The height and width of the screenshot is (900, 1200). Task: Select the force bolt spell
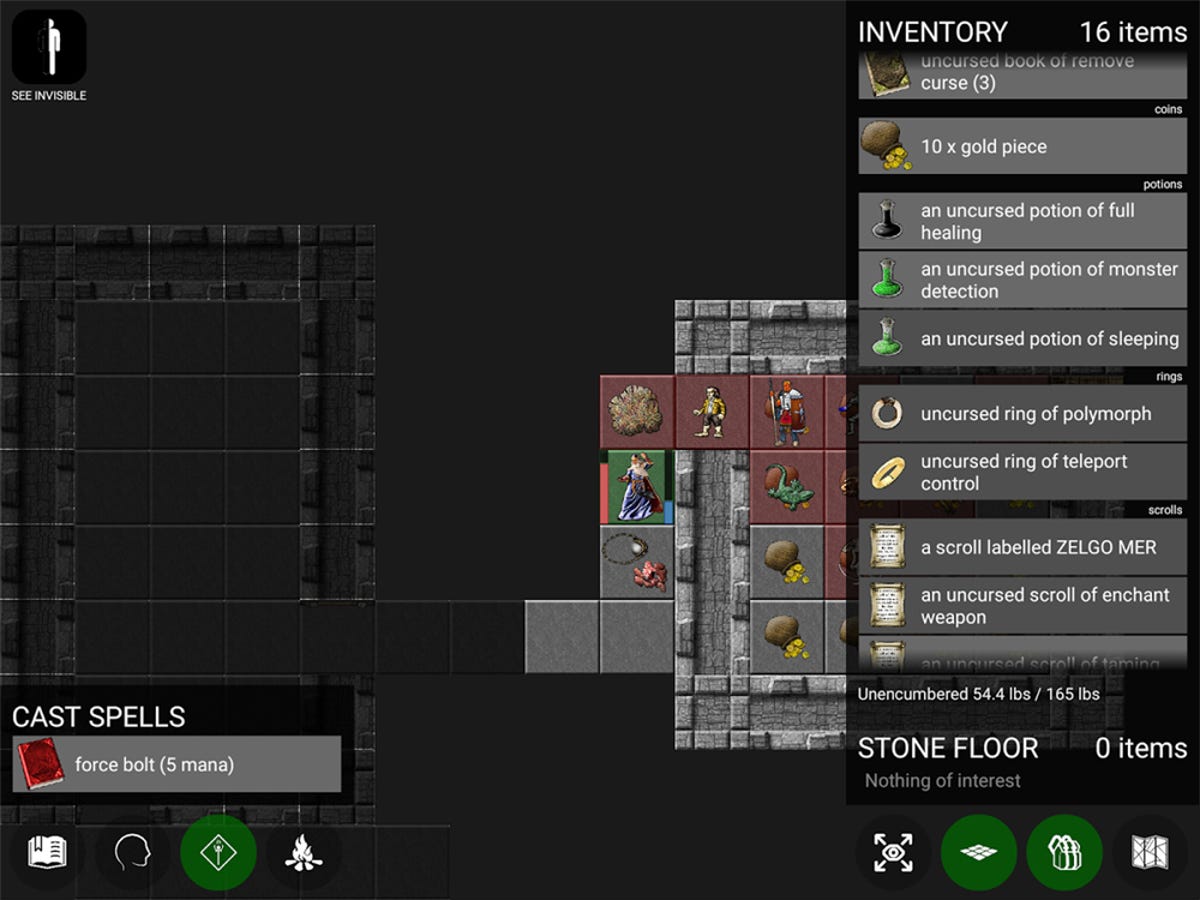pyautogui.click(x=177, y=765)
